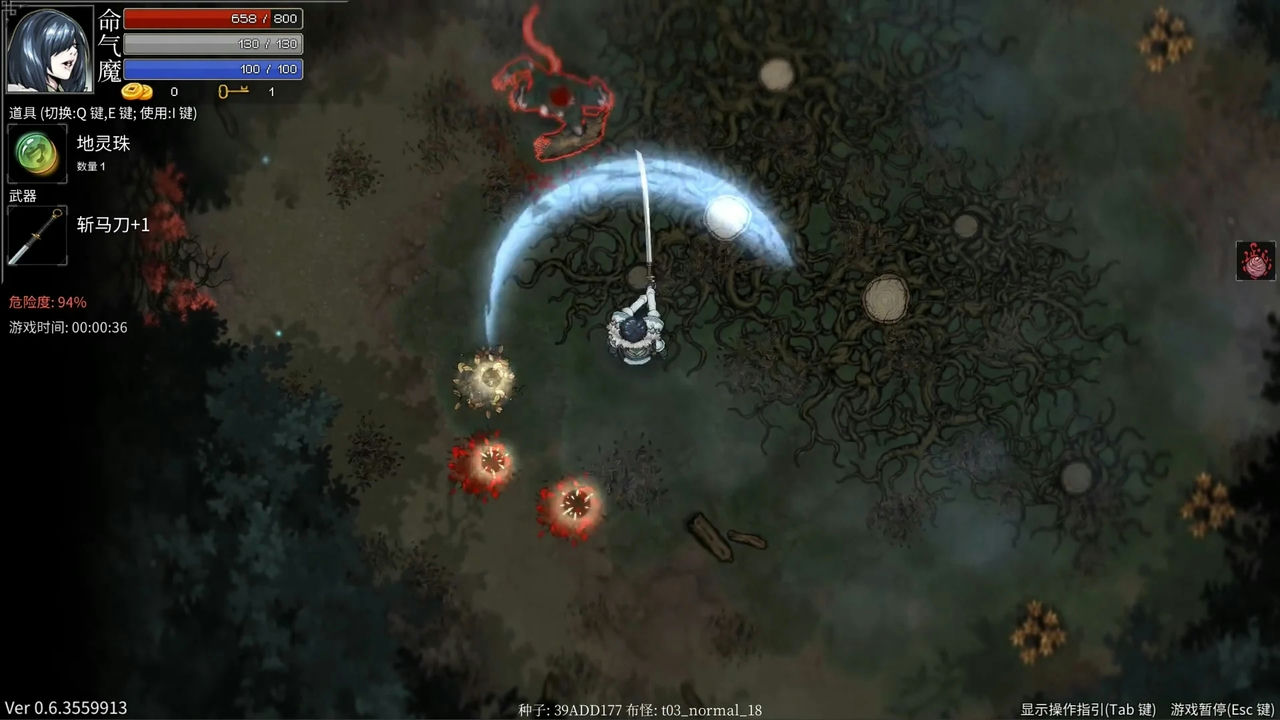Image resolution: width=1280 pixels, height=720 pixels.
Task: Show the controls guide (显示操作指引)
Action: pos(1088,709)
